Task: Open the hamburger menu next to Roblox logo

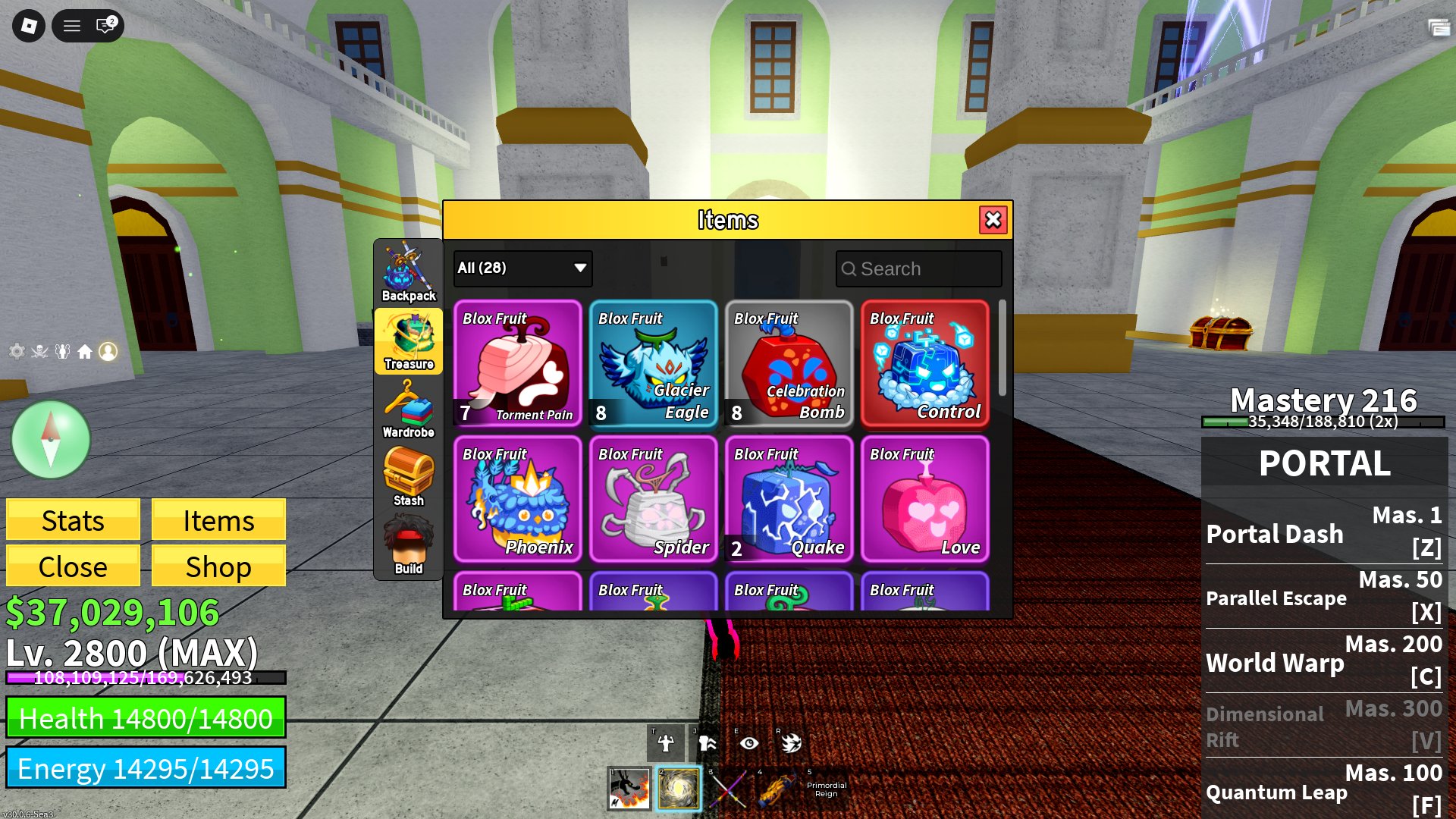Action: click(x=72, y=26)
